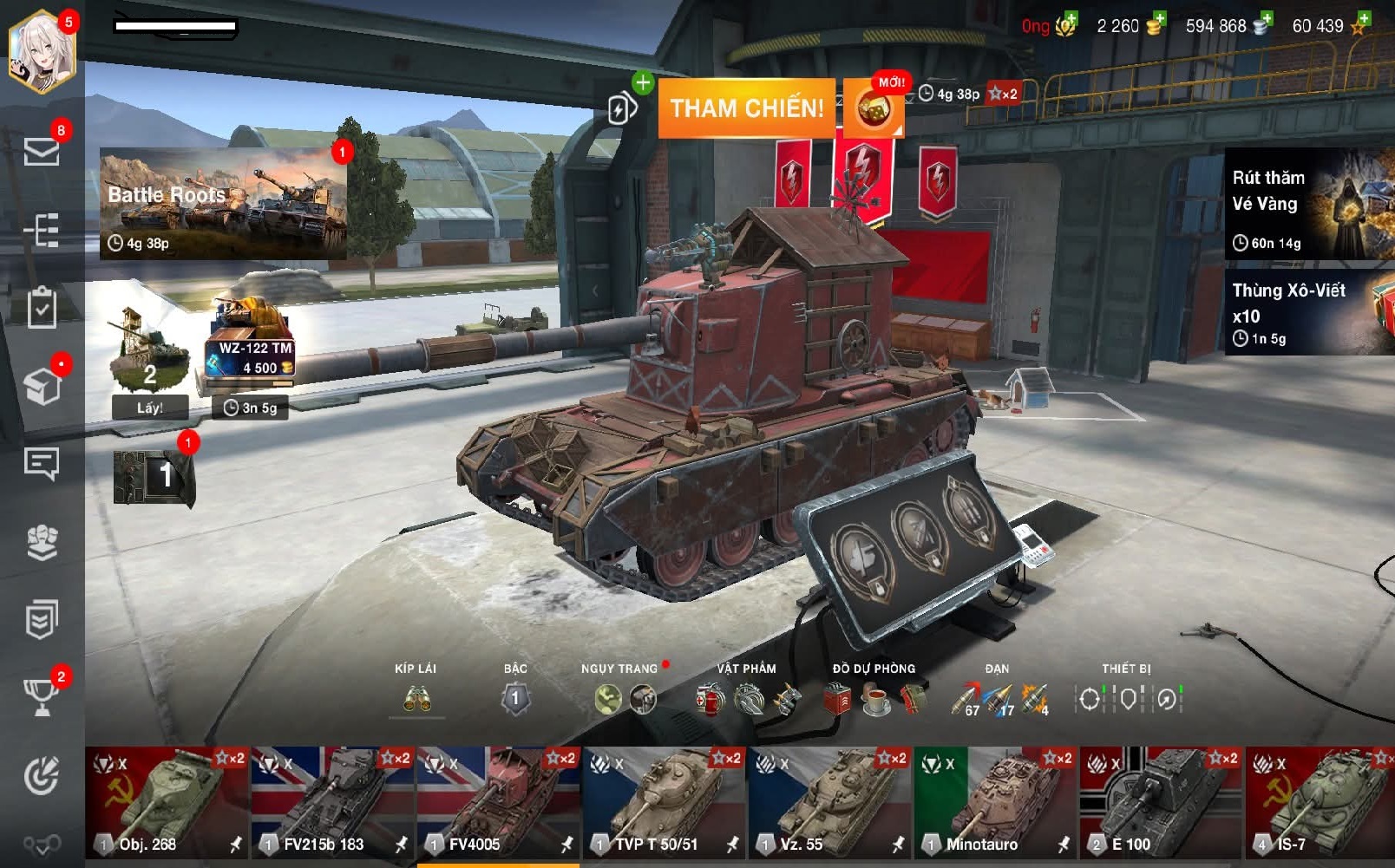Select the Obj. 268 tank
The height and width of the screenshot is (868, 1395).
tap(167, 802)
